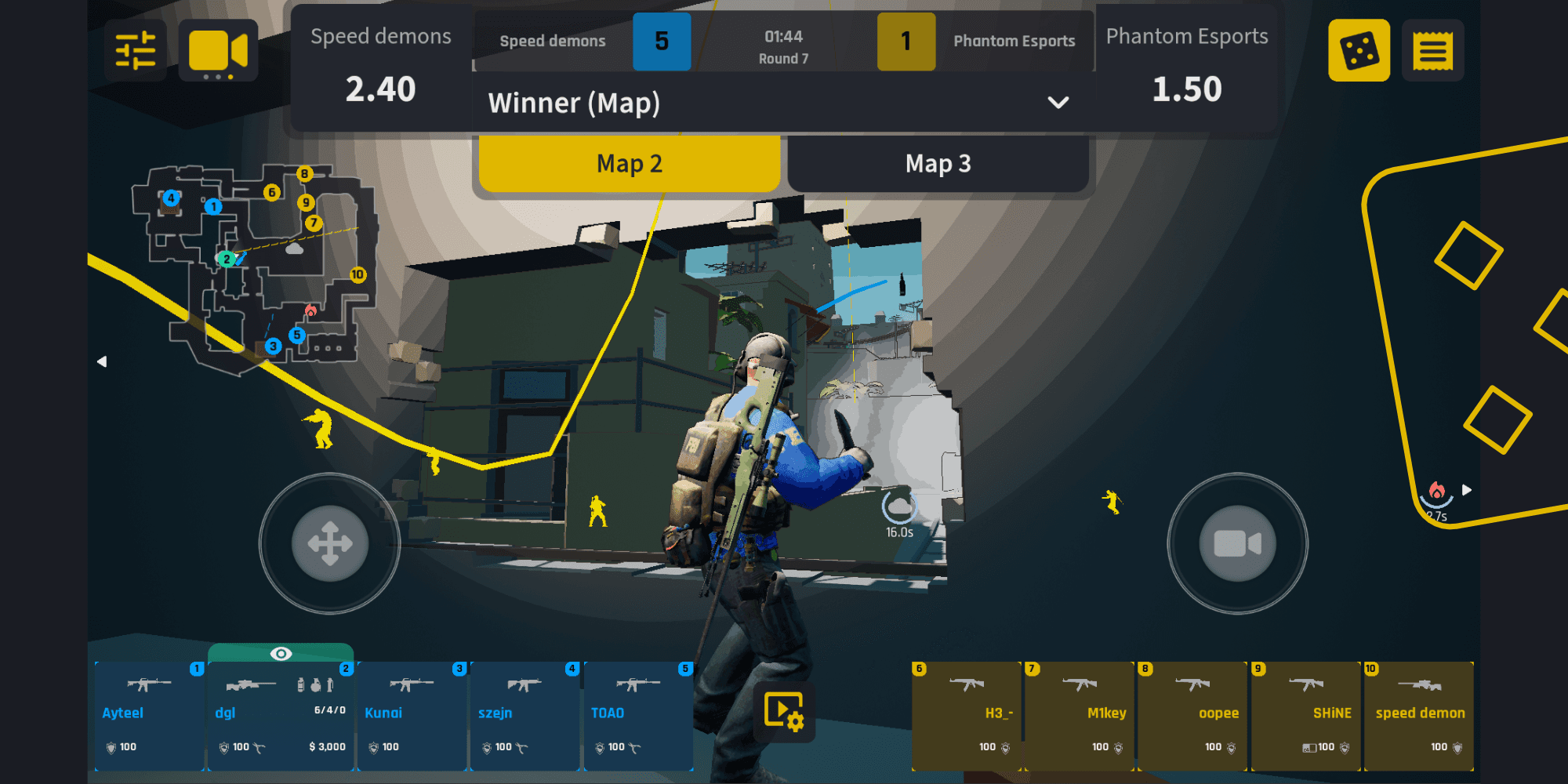Select the H3_- player card

click(967, 715)
